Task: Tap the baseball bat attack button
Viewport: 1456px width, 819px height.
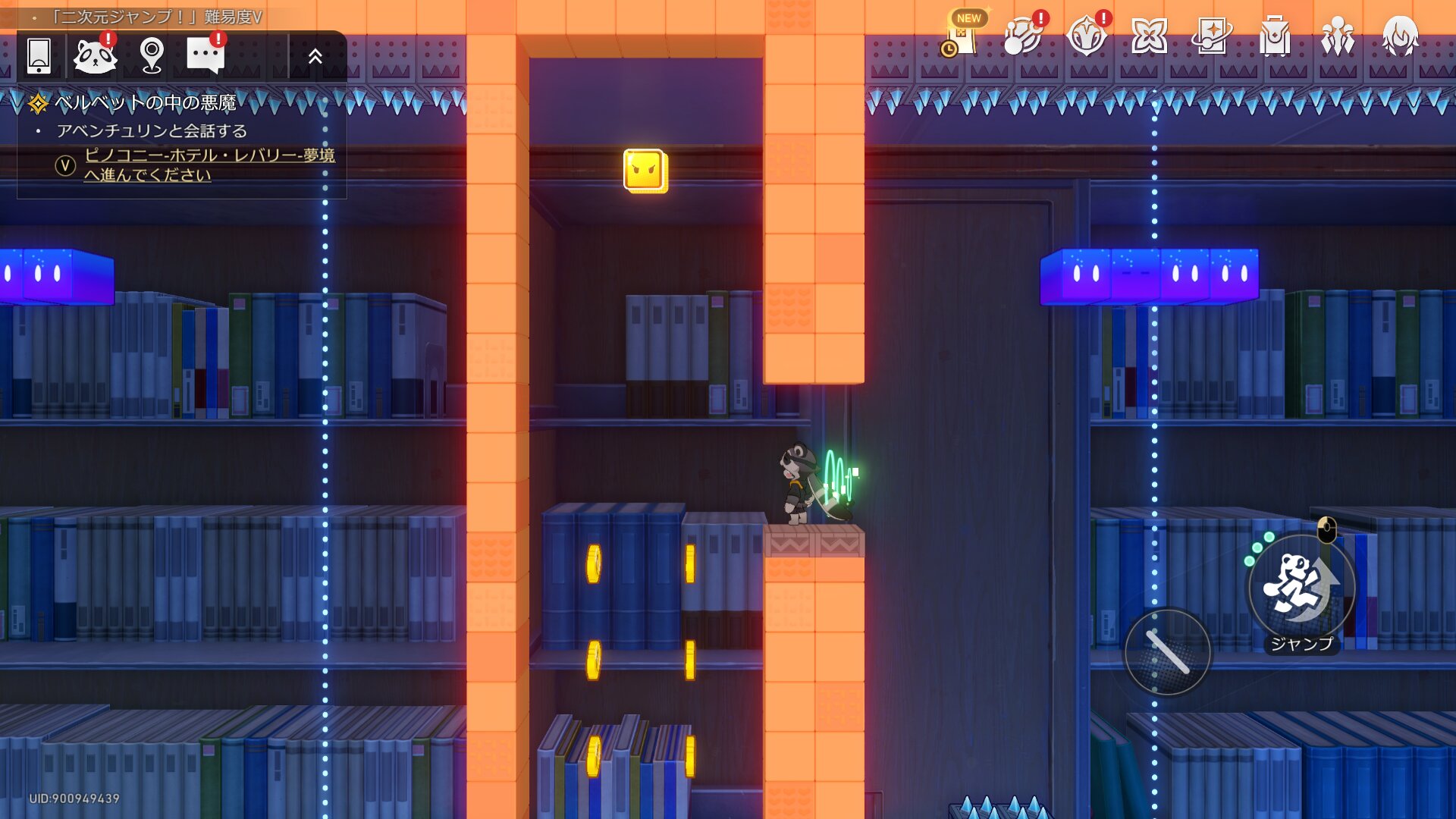Action: click(1168, 652)
